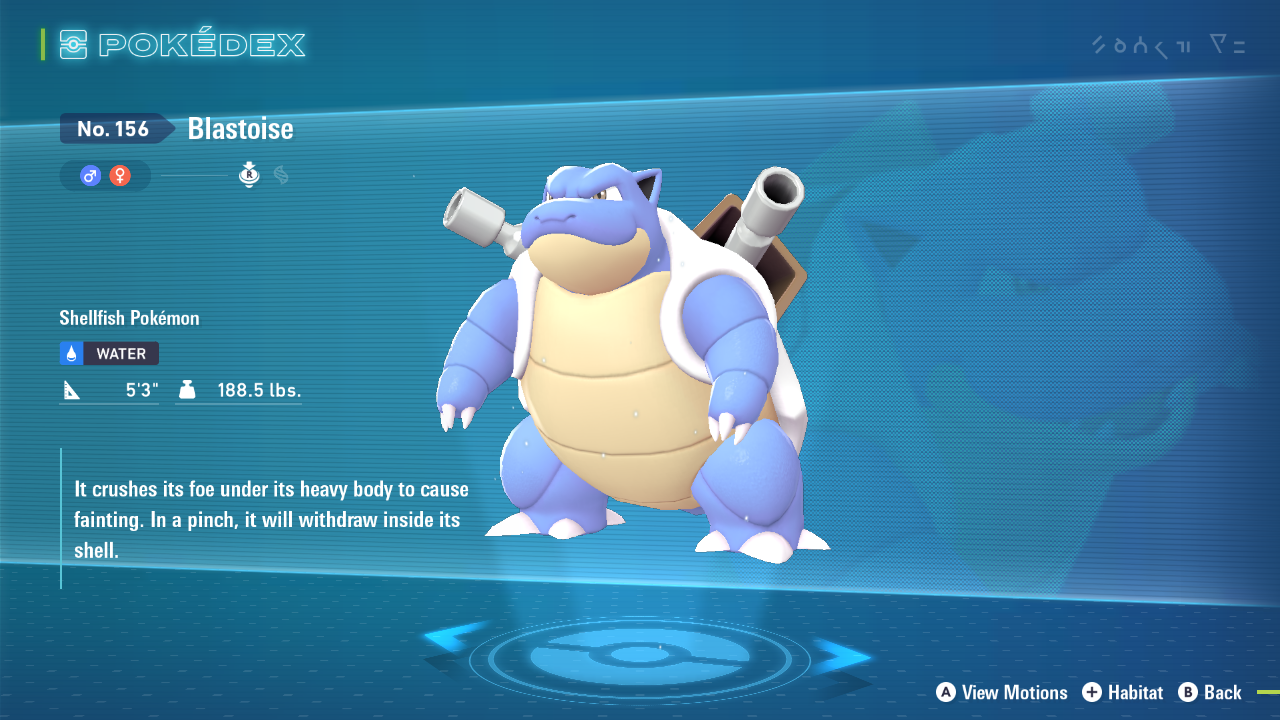Choose Back to leave Blastoise's entry
Screen dimensions: 1280x720
(1210, 692)
